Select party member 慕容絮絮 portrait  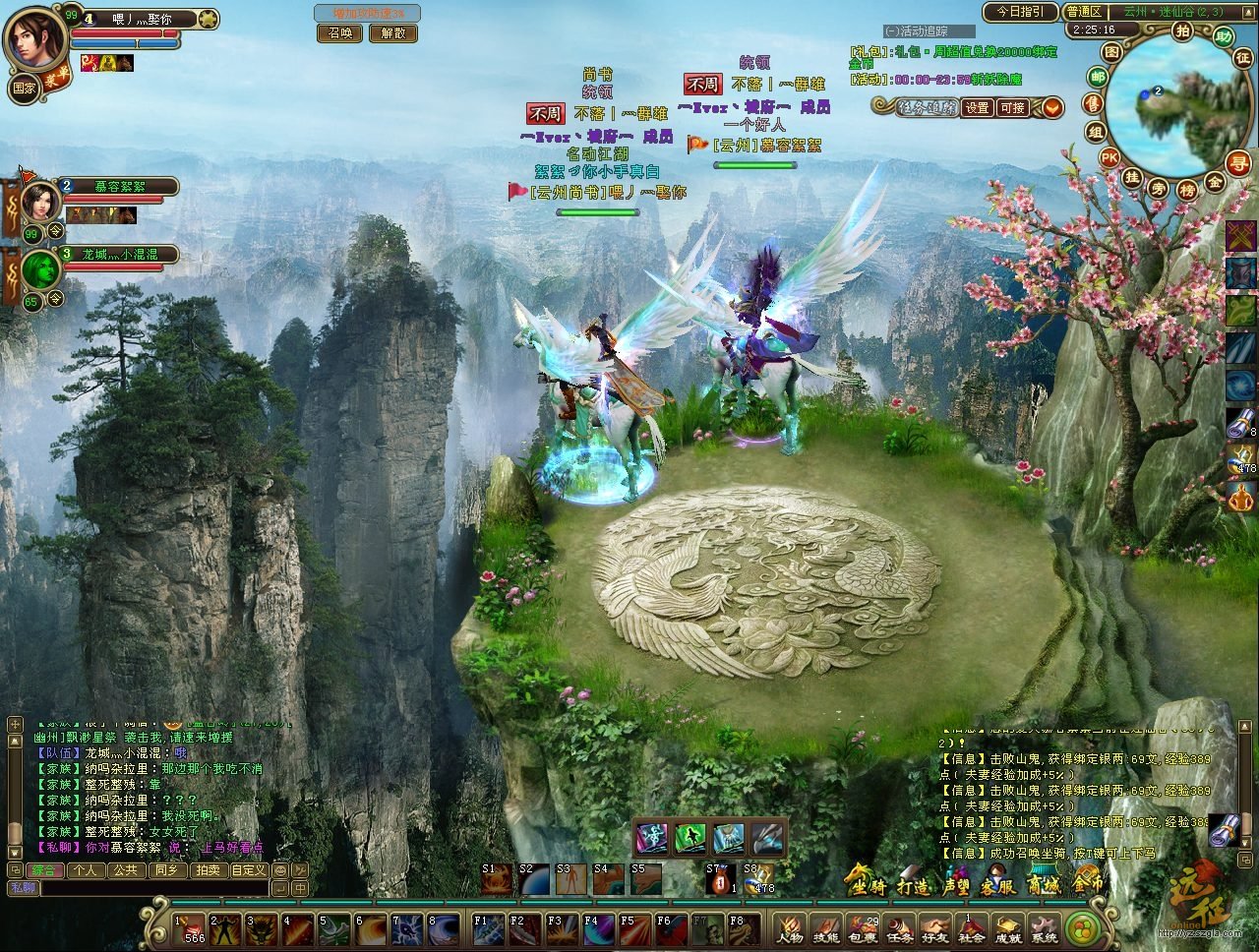click(x=40, y=203)
